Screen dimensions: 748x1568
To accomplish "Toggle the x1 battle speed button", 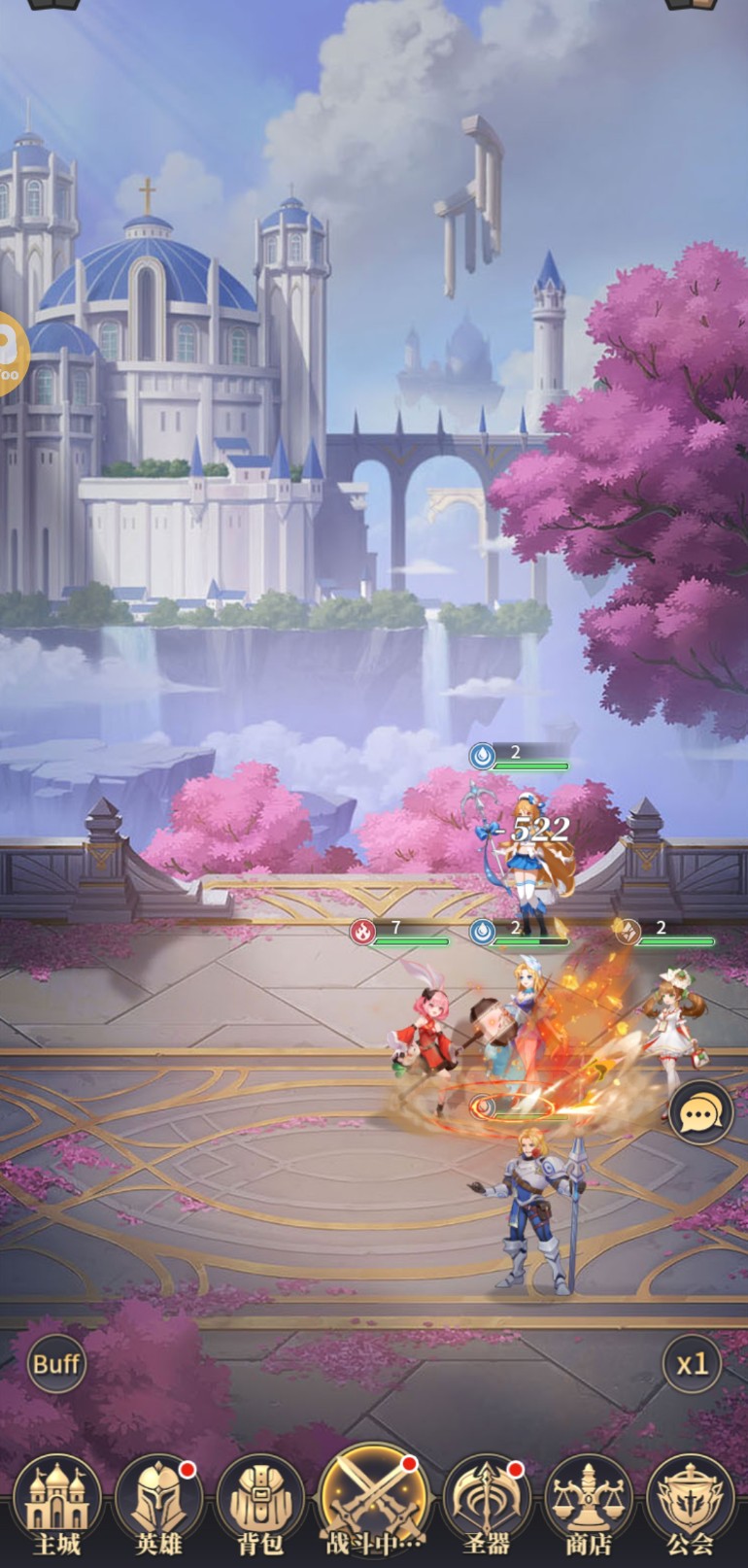I will [692, 1364].
